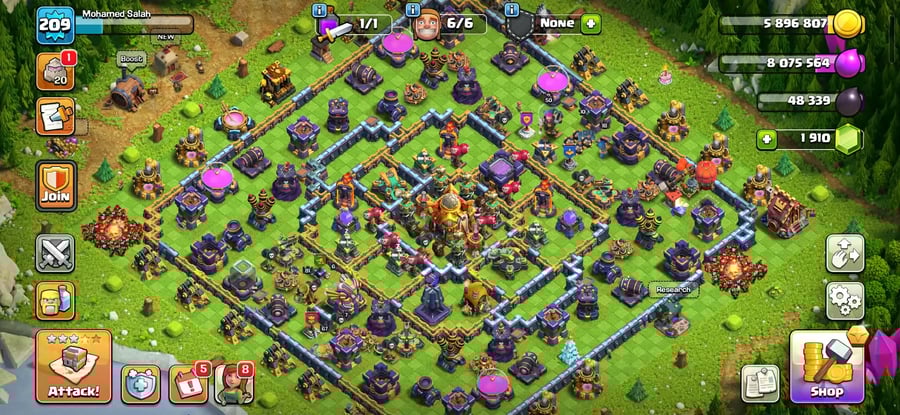900x415 pixels.
Task: Open the crossed swords battle icon
Action: [56, 252]
